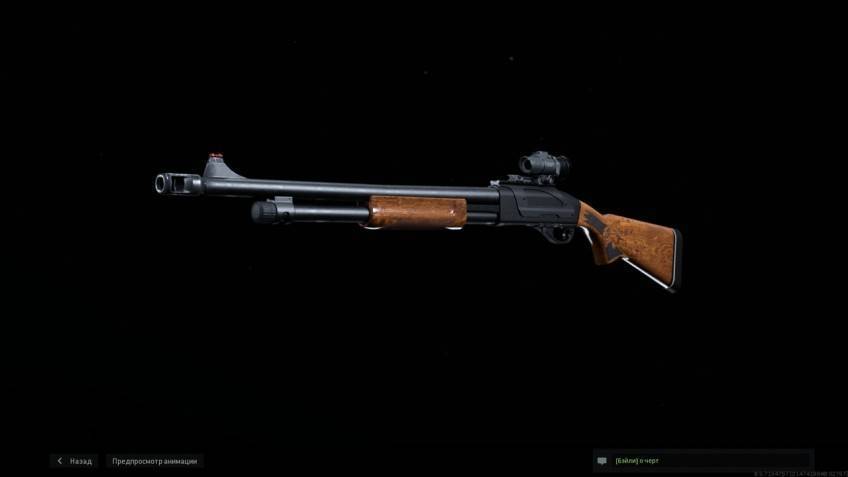Viewport: 848px width, 477px height.
Task: Go back with the Назад button
Action: point(75,461)
